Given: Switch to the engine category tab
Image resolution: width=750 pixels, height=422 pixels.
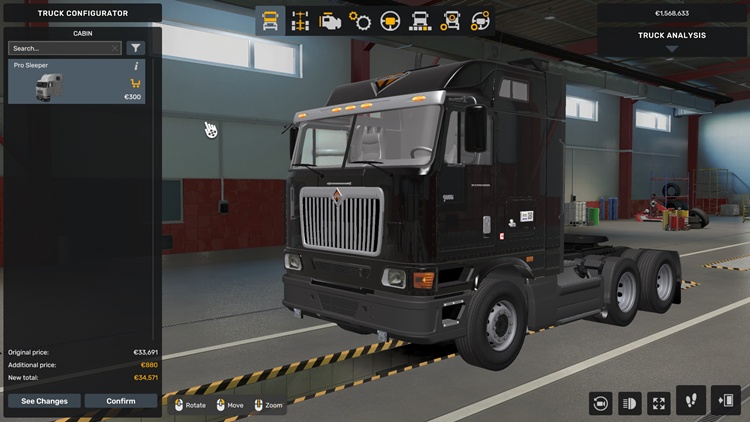Looking at the screenshot, I should point(330,20).
